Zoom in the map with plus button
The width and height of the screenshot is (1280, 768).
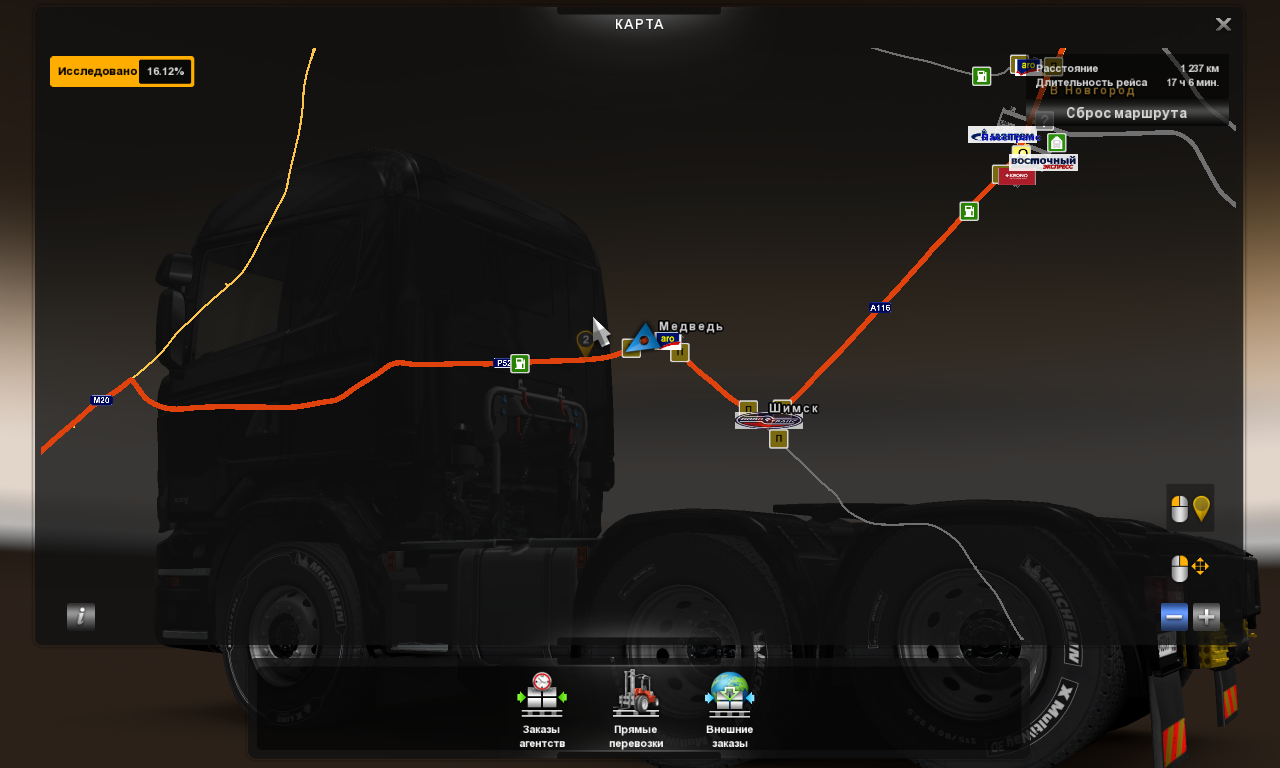[1207, 617]
